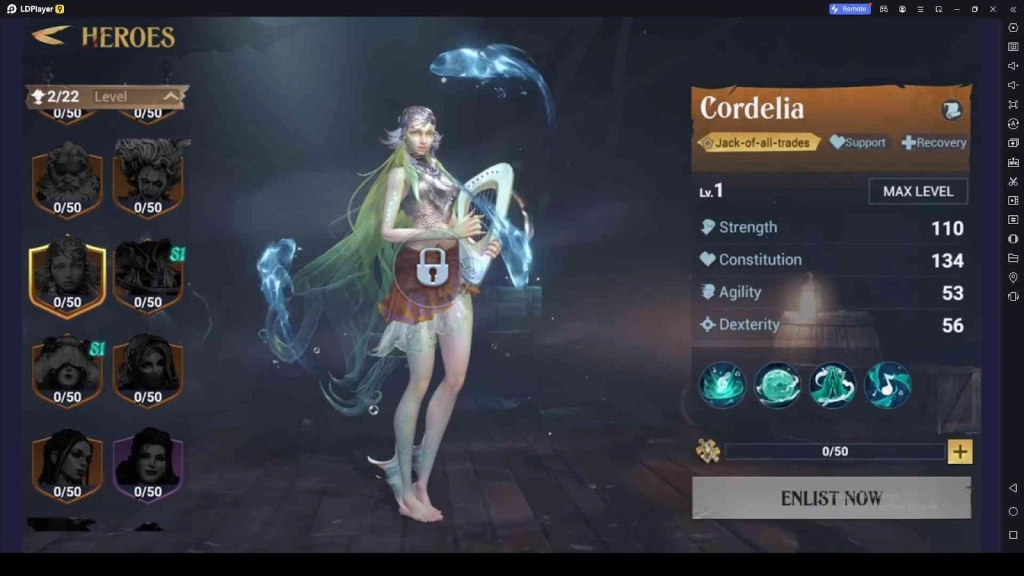The width and height of the screenshot is (1024, 576).
Task: View the treble clef skill
Action: point(722,385)
